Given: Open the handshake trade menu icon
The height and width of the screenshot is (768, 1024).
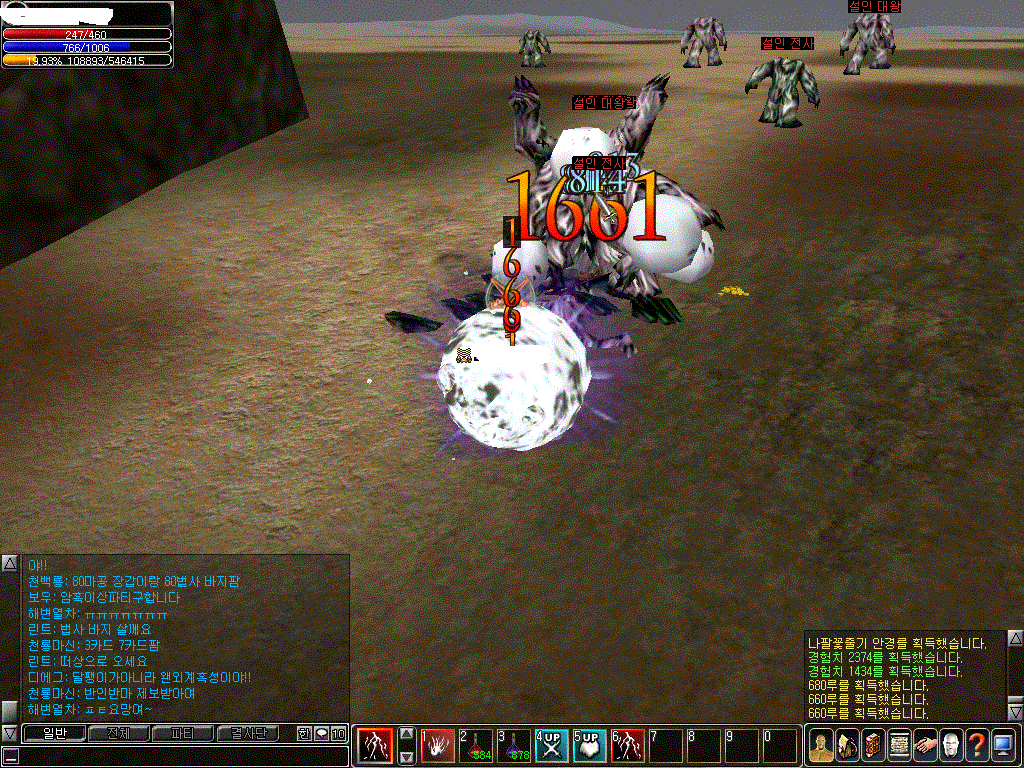Looking at the screenshot, I should (925, 745).
